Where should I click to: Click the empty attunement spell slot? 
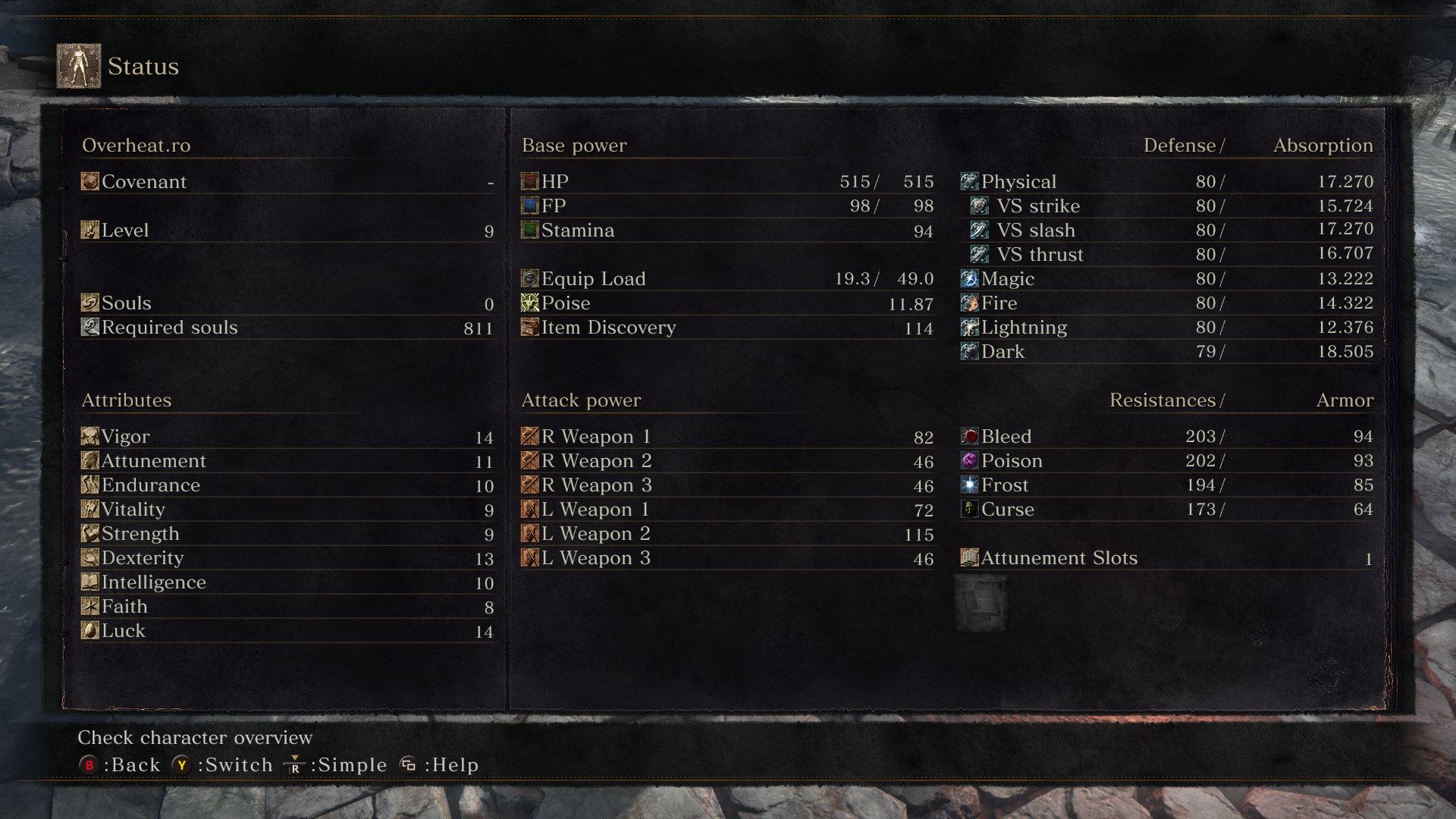pyautogui.click(x=981, y=604)
